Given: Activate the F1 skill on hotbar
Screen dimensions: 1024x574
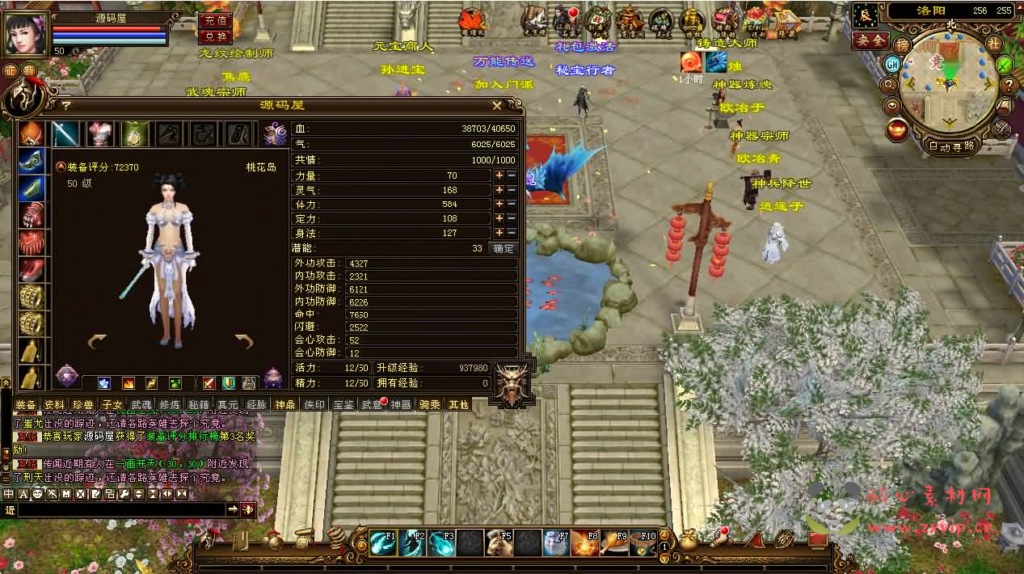Looking at the screenshot, I should (x=383, y=542).
